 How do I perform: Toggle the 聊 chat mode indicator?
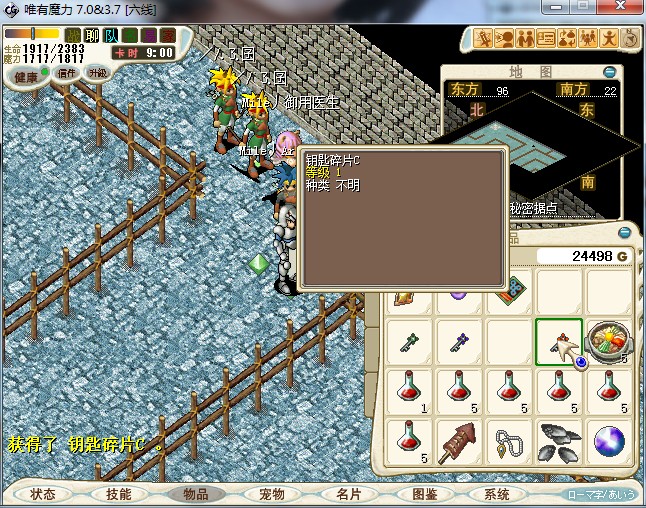click(x=92, y=35)
